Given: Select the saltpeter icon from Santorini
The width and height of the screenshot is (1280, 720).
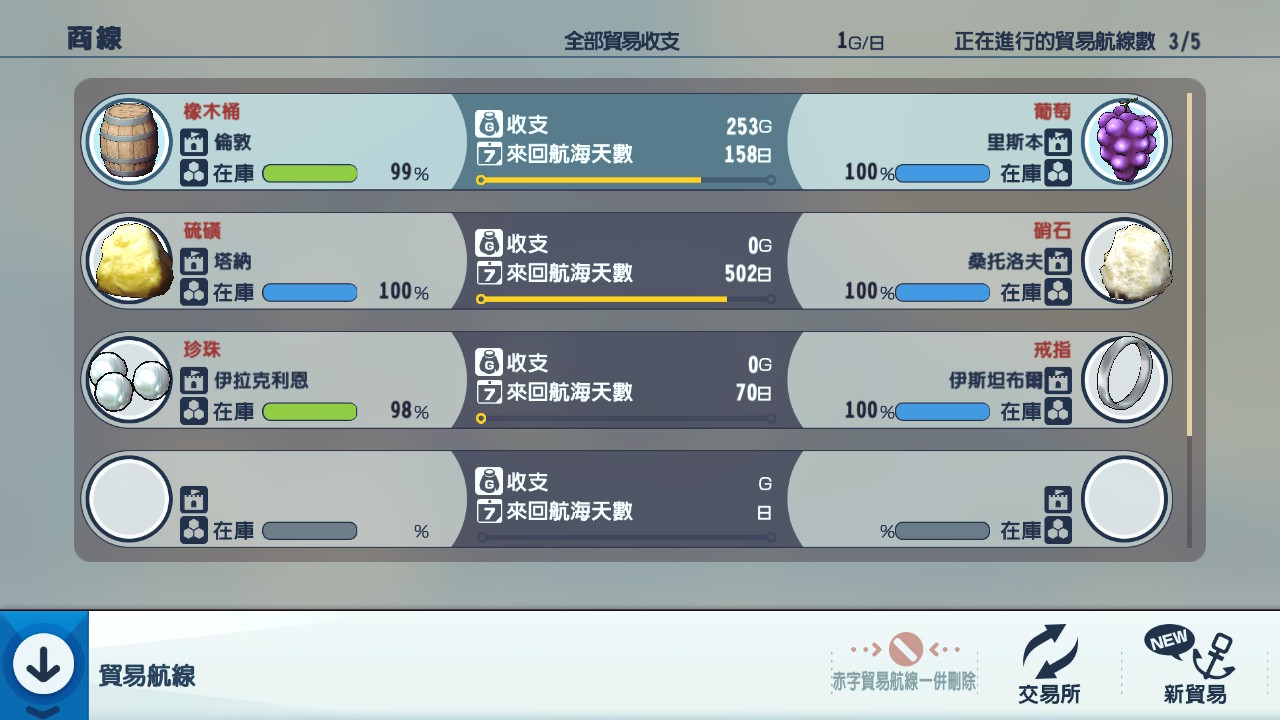Looking at the screenshot, I should (x=1126, y=261).
